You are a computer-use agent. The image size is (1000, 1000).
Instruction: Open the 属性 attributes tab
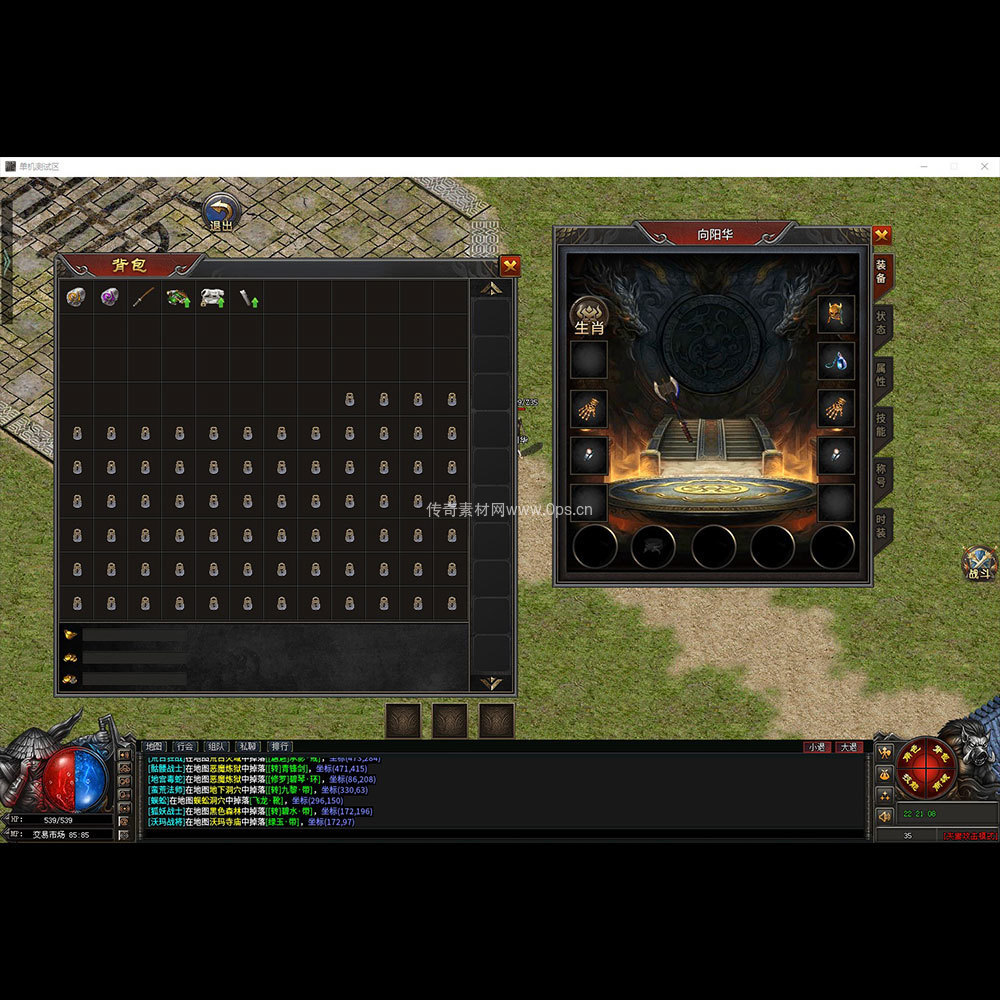click(881, 374)
